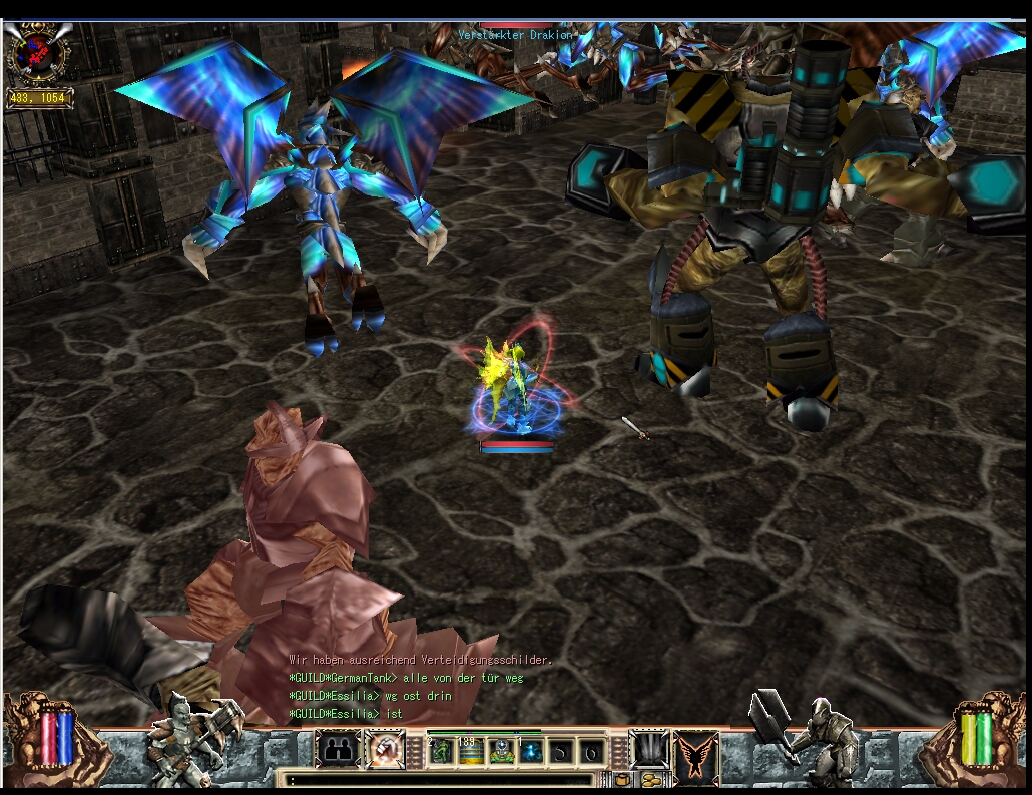Select the claw slash skill button
1032x795 pixels.
[648, 750]
